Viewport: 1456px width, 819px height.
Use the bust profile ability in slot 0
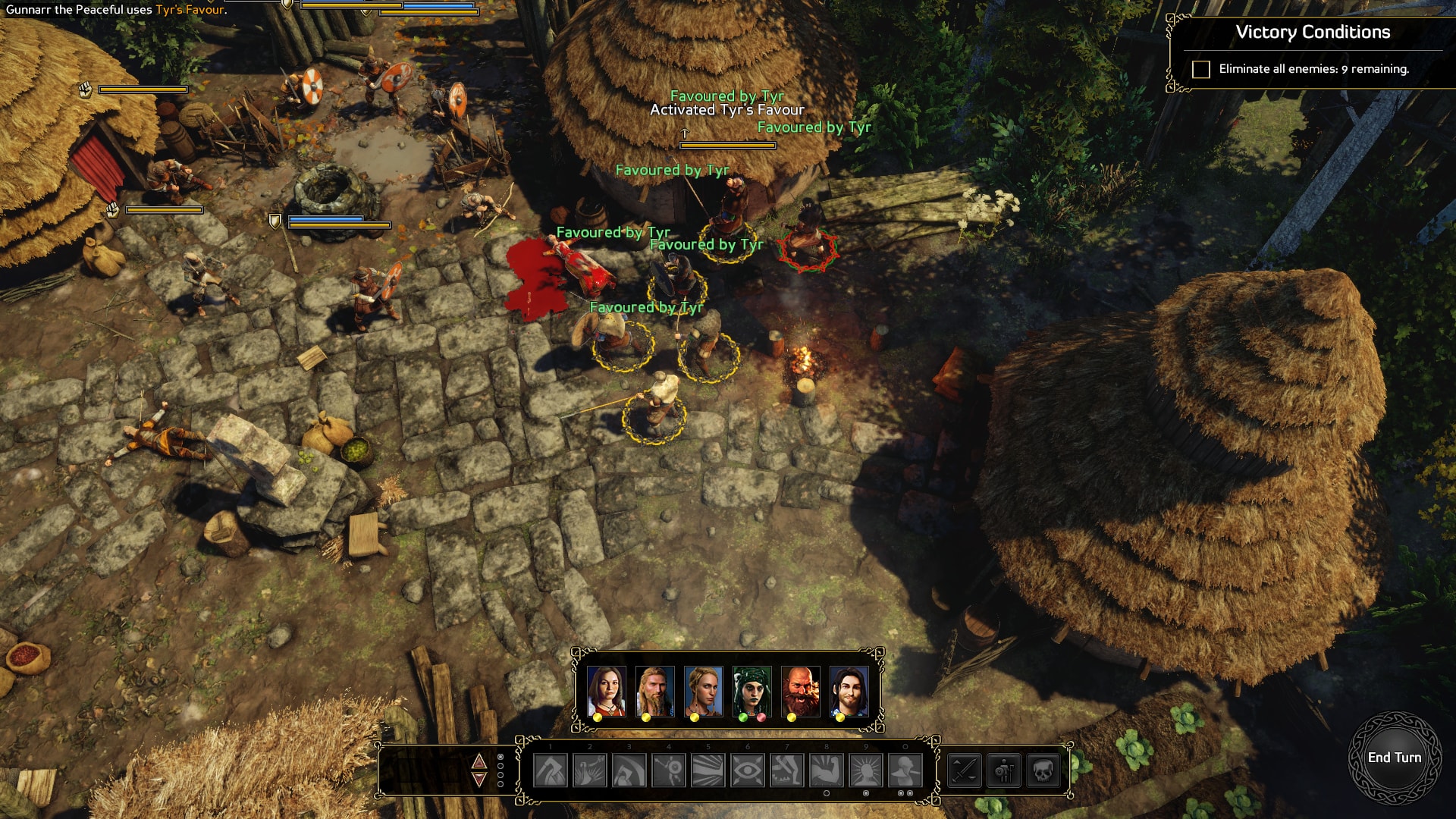pyautogui.click(x=905, y=771)
